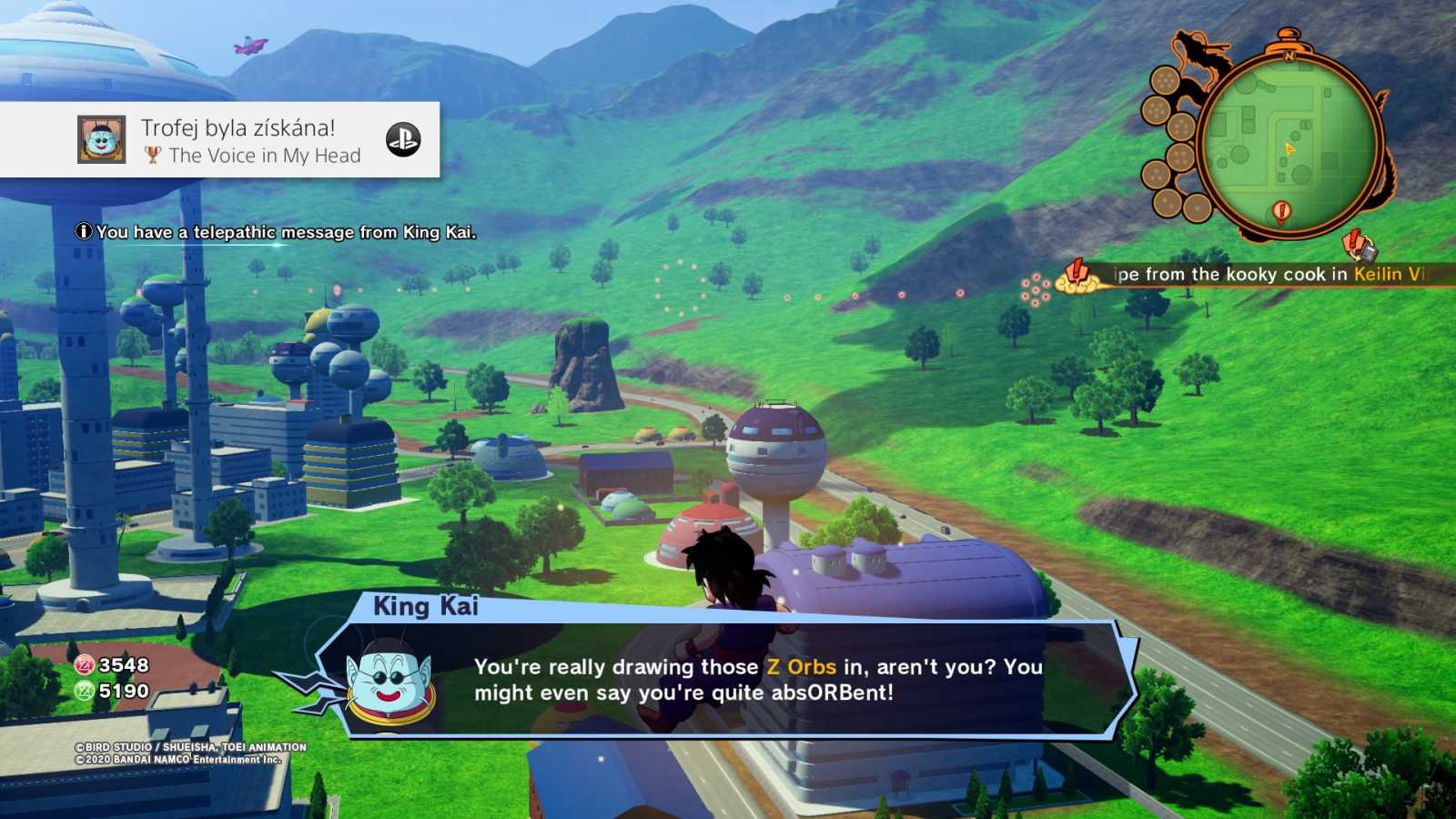Open the trophy earned notification
The width and height of the screenshot is (1456, 819).
tap(238, 140)
